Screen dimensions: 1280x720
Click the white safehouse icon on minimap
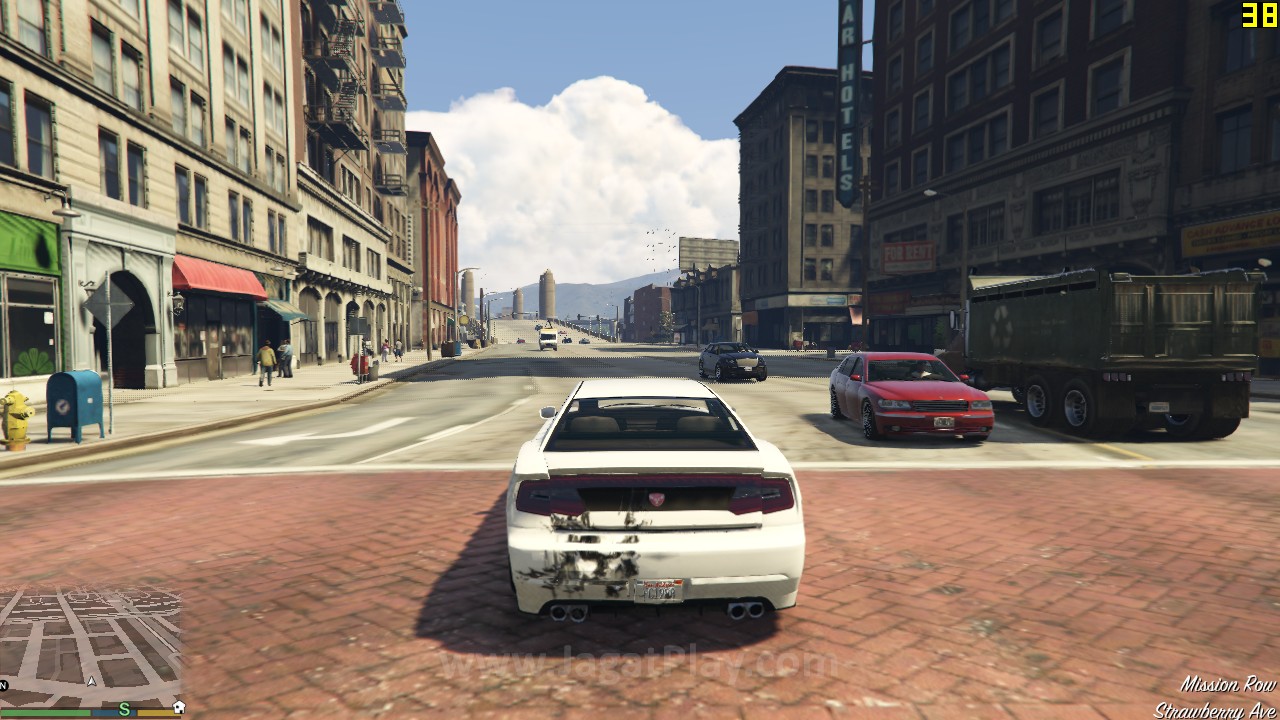point(177,709)
